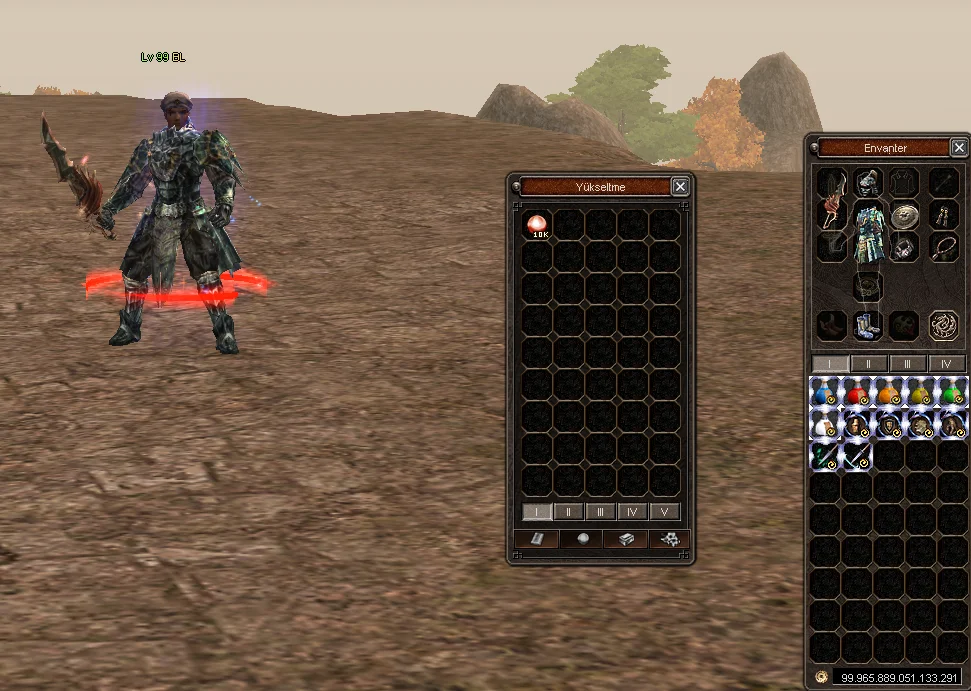Open Envanter page IV
This screenshot has width=971, height=691.
pyautogui.click(x=946, y=364)
